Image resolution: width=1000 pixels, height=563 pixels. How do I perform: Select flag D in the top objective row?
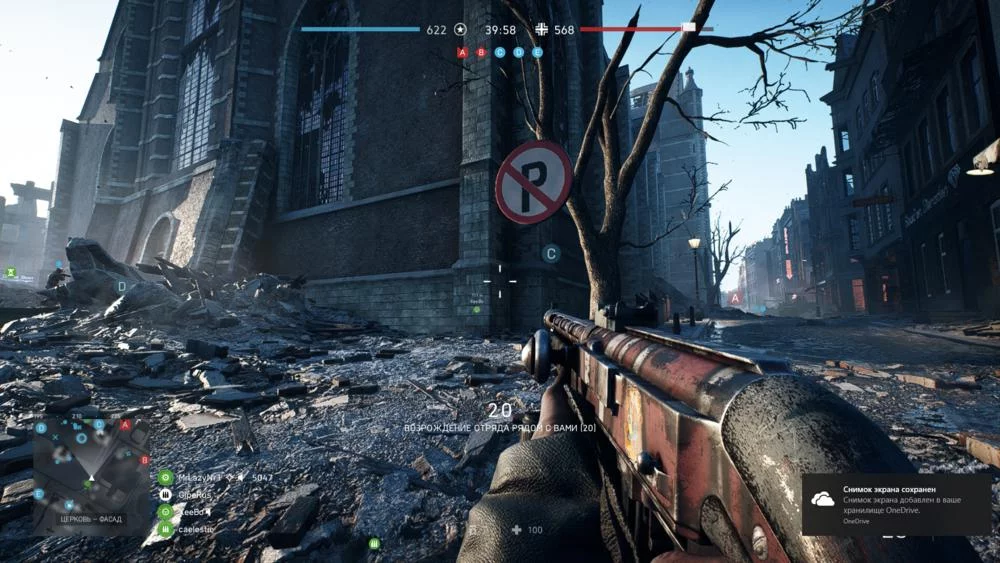coord(518,52)
